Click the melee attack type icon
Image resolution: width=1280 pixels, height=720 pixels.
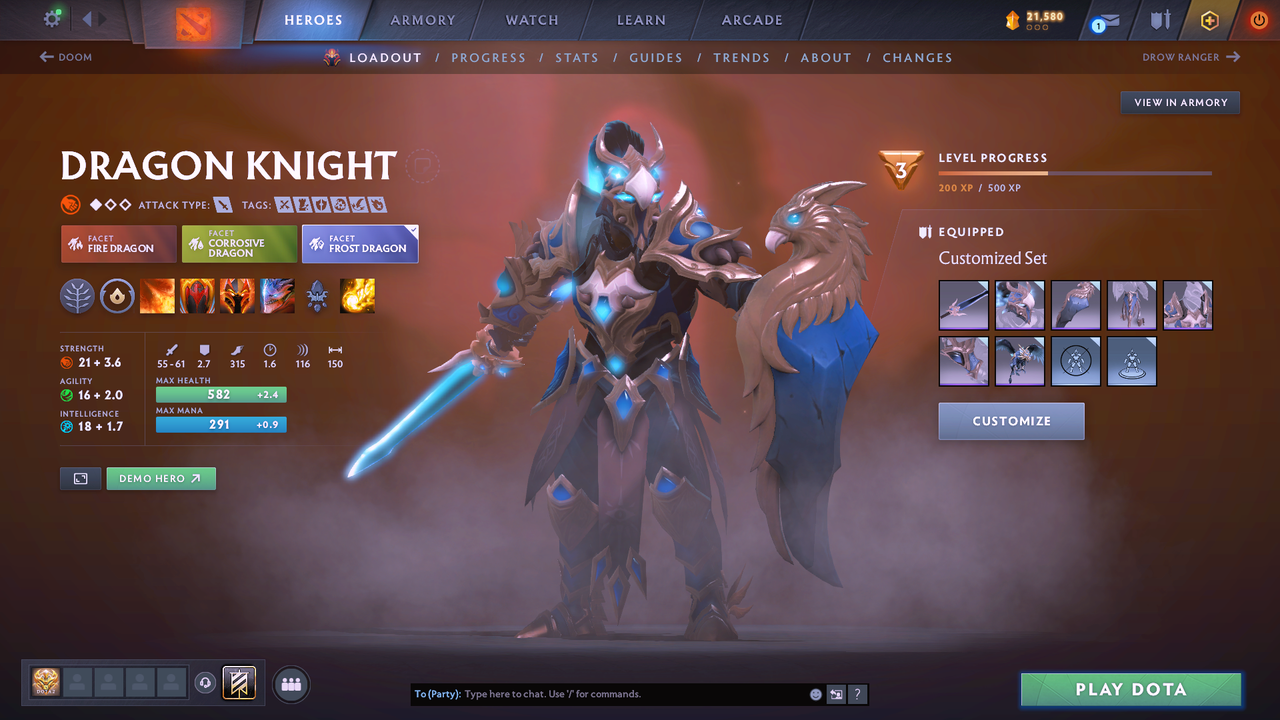point(222,204)
